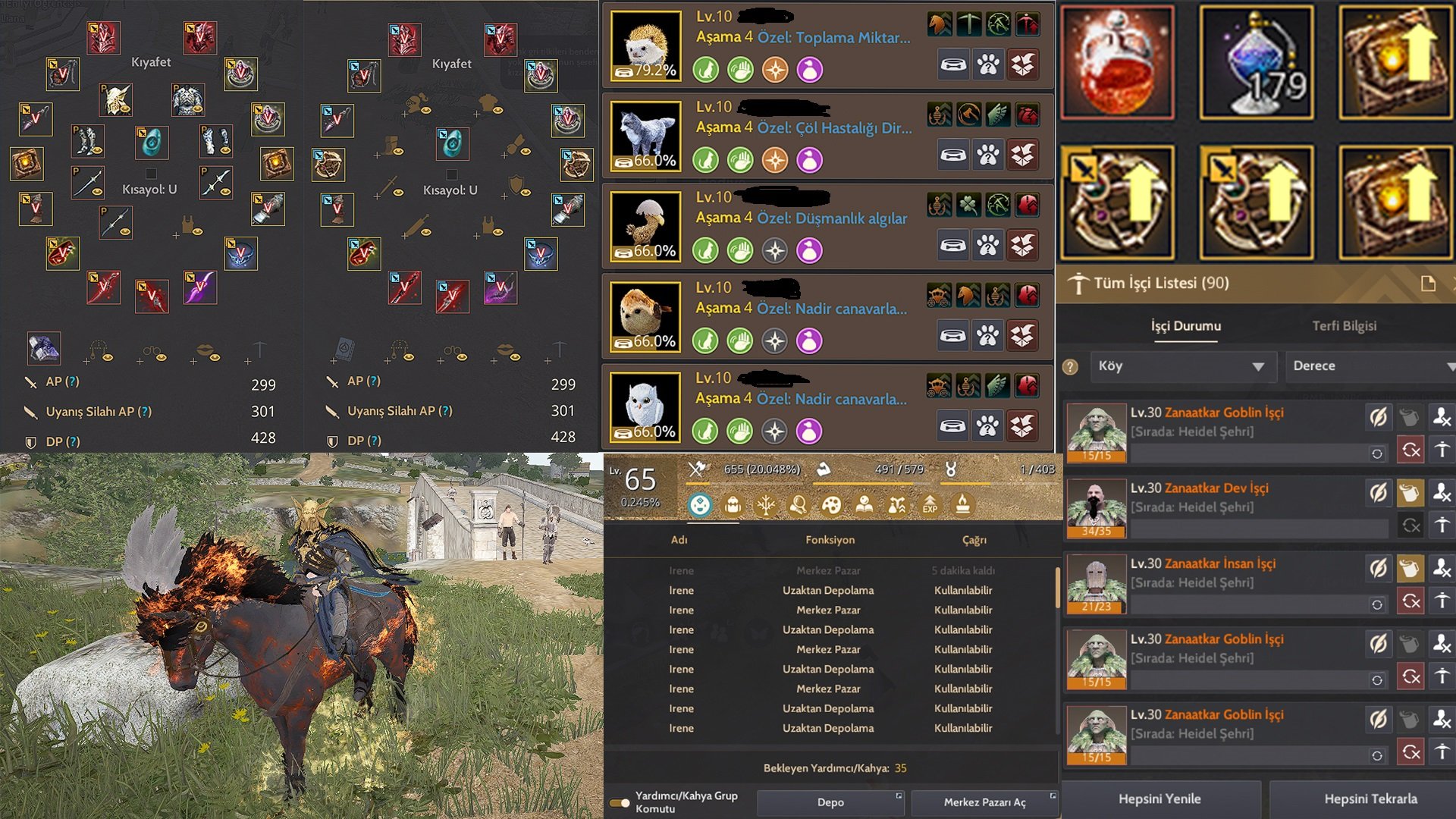The image size is (1456, 819).
Task: Select the İşçi Durumu tab
Action: tap(1187, 325)
